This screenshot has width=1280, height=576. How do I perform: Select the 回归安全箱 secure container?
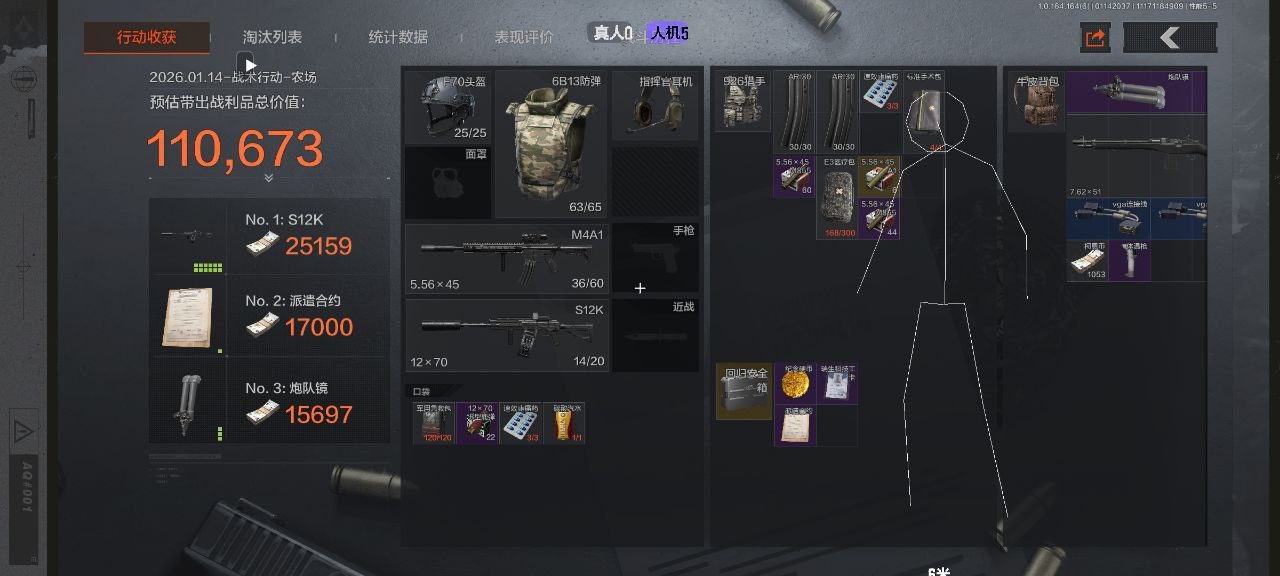pyautogui.click(x=745, y=391)
